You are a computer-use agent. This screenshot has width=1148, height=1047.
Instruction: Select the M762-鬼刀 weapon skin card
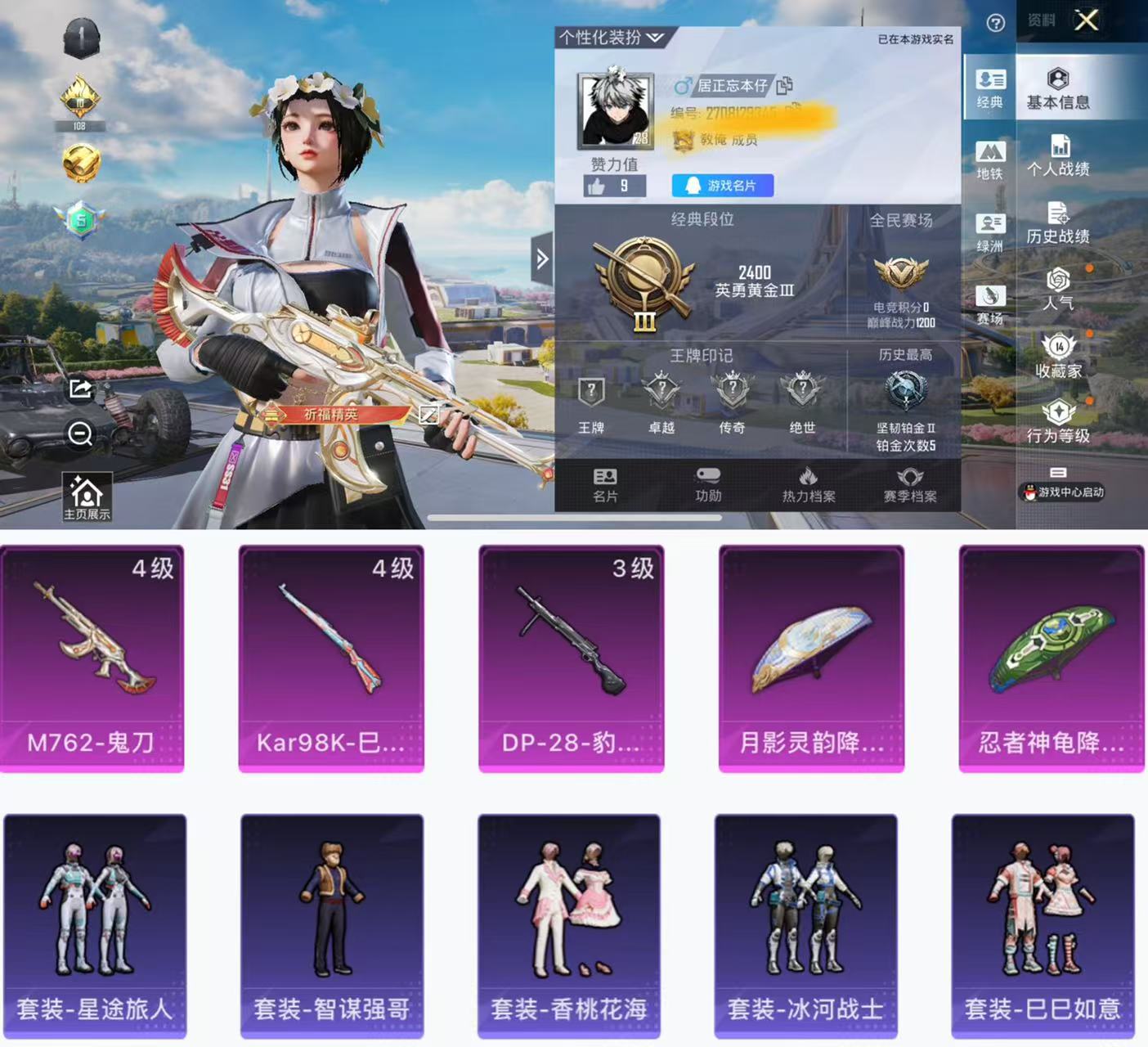[x=92, y=658]
